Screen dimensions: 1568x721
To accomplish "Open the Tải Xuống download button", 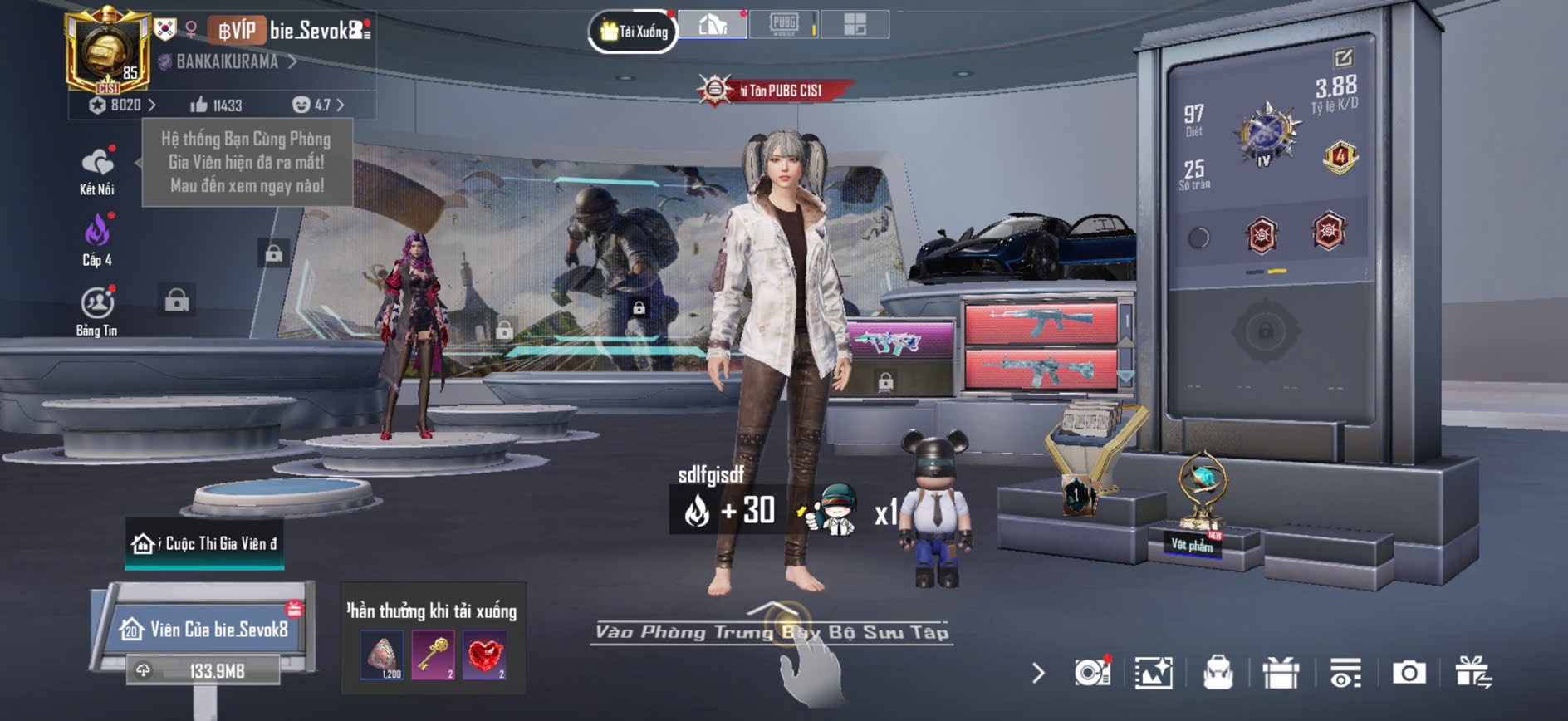I will (x=633, y=32).
